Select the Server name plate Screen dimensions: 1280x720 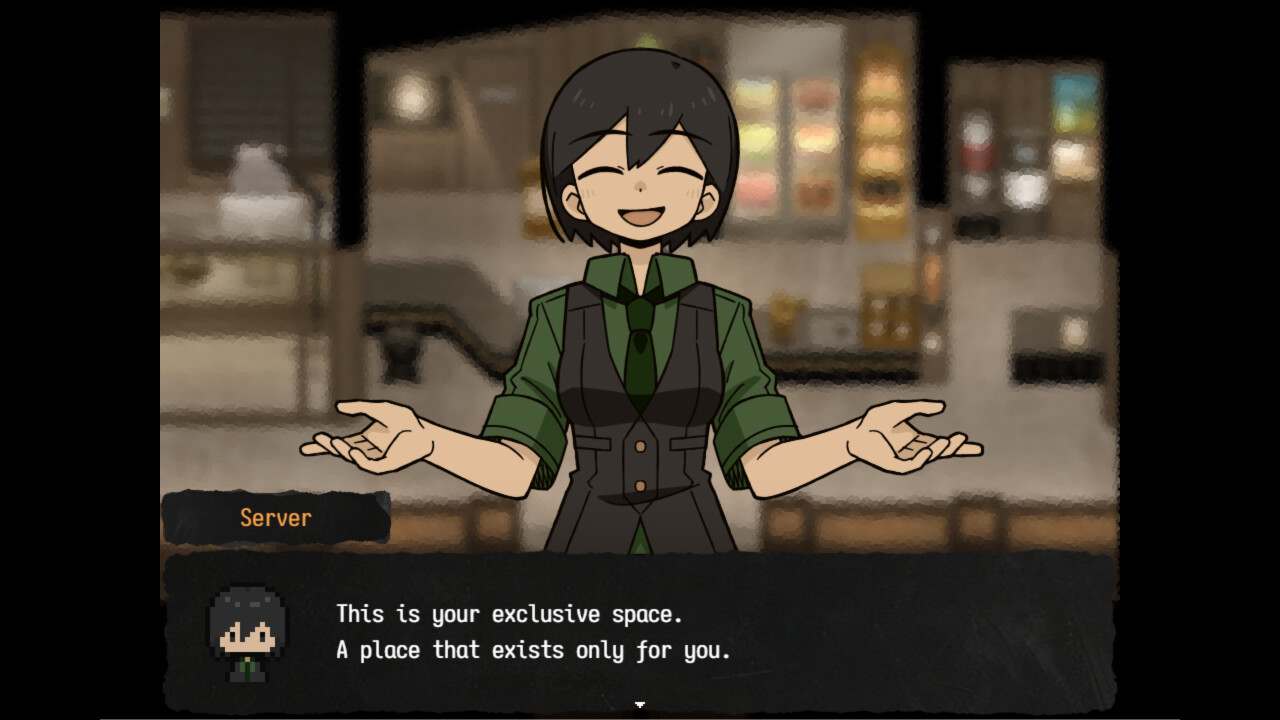(275, 517)
